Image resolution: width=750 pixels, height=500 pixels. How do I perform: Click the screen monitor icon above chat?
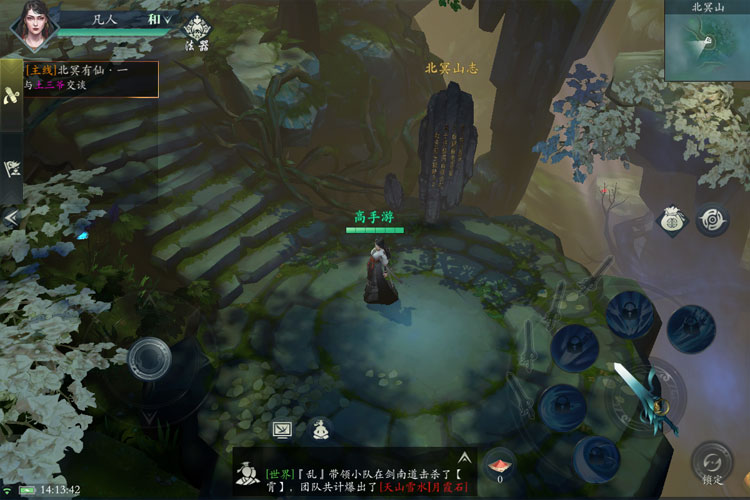[283, 429]
